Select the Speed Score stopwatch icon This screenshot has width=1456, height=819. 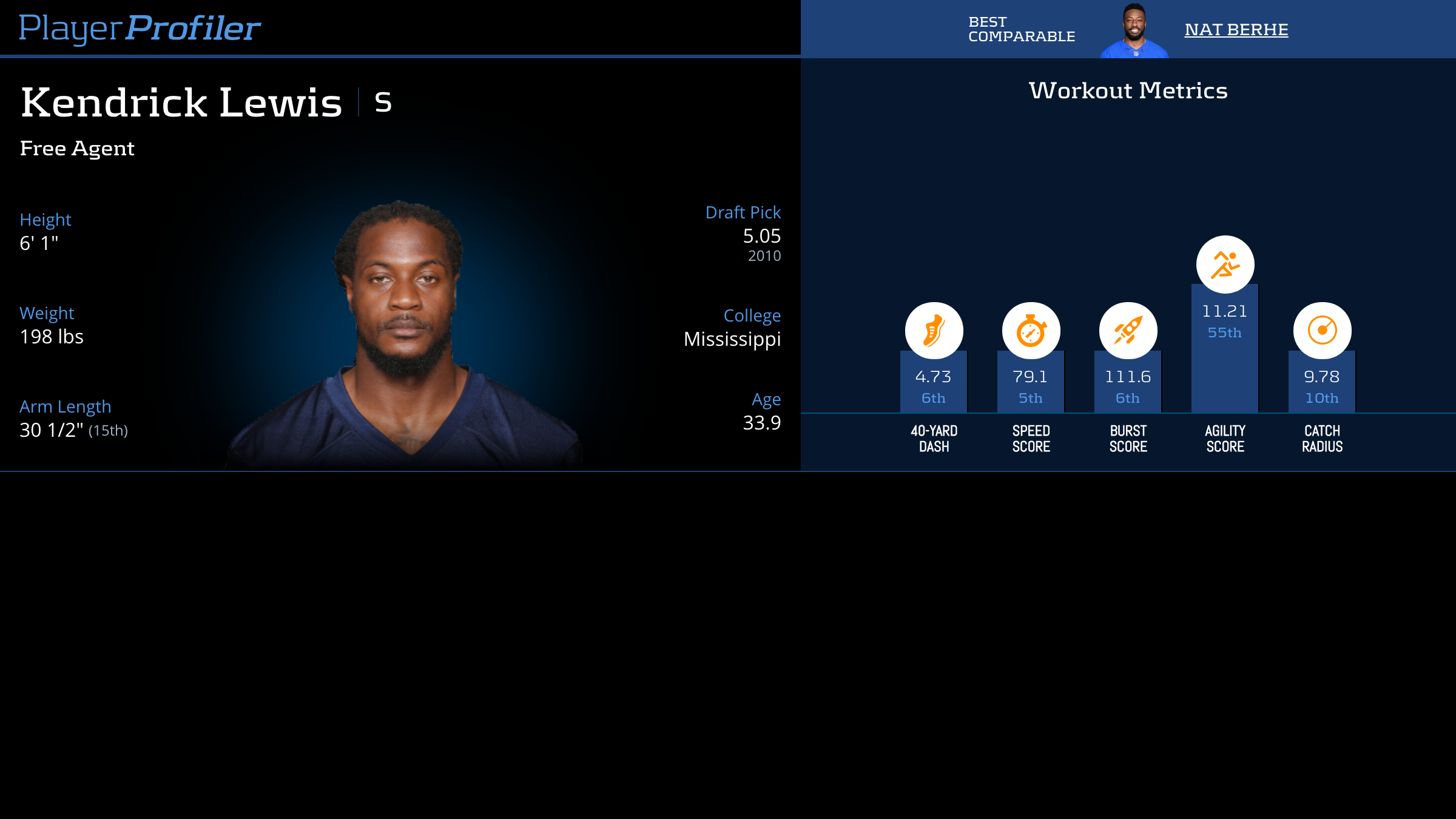[x=1031, y=331]
